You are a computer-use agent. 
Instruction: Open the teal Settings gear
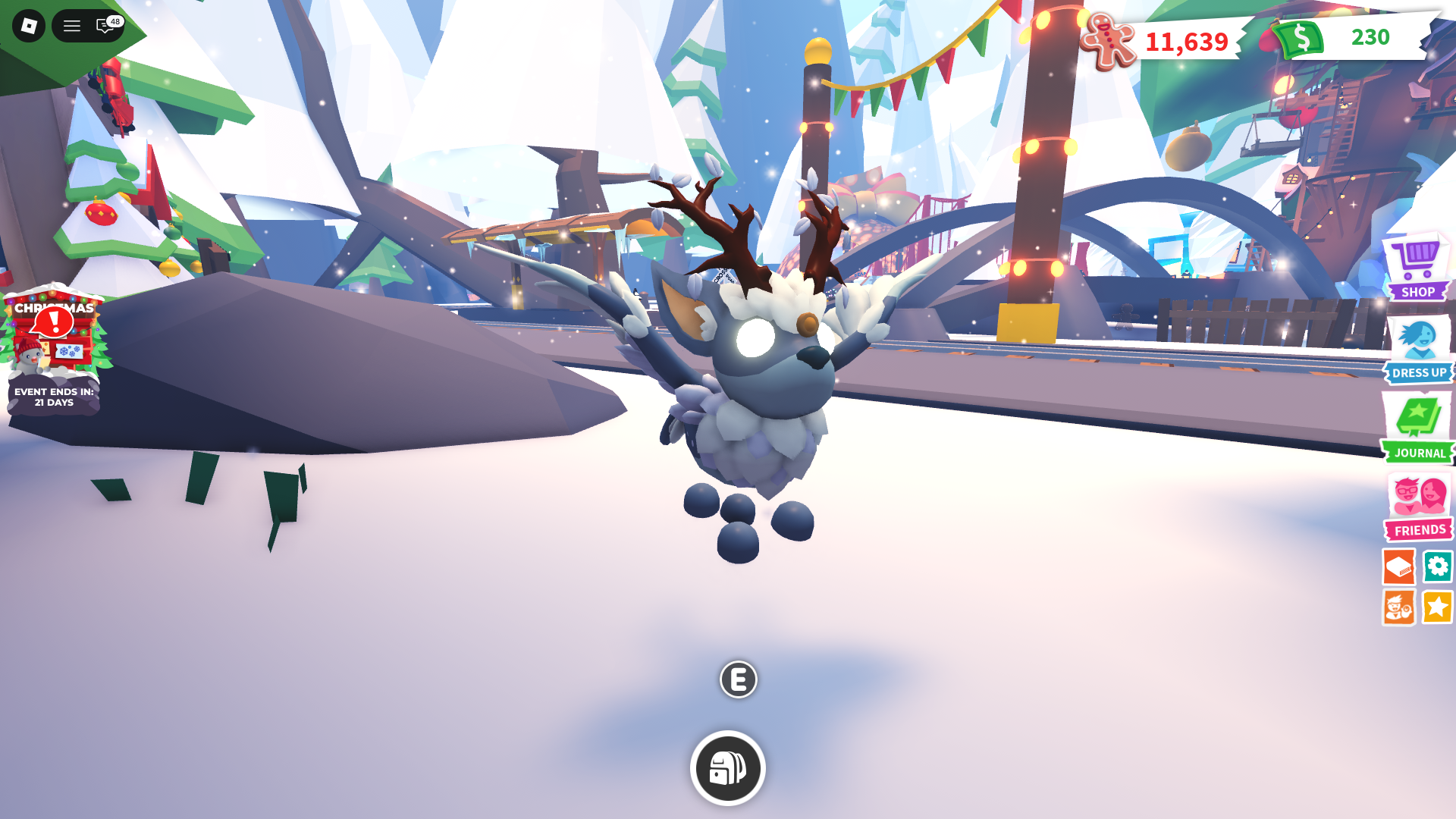click(1438, 566)
